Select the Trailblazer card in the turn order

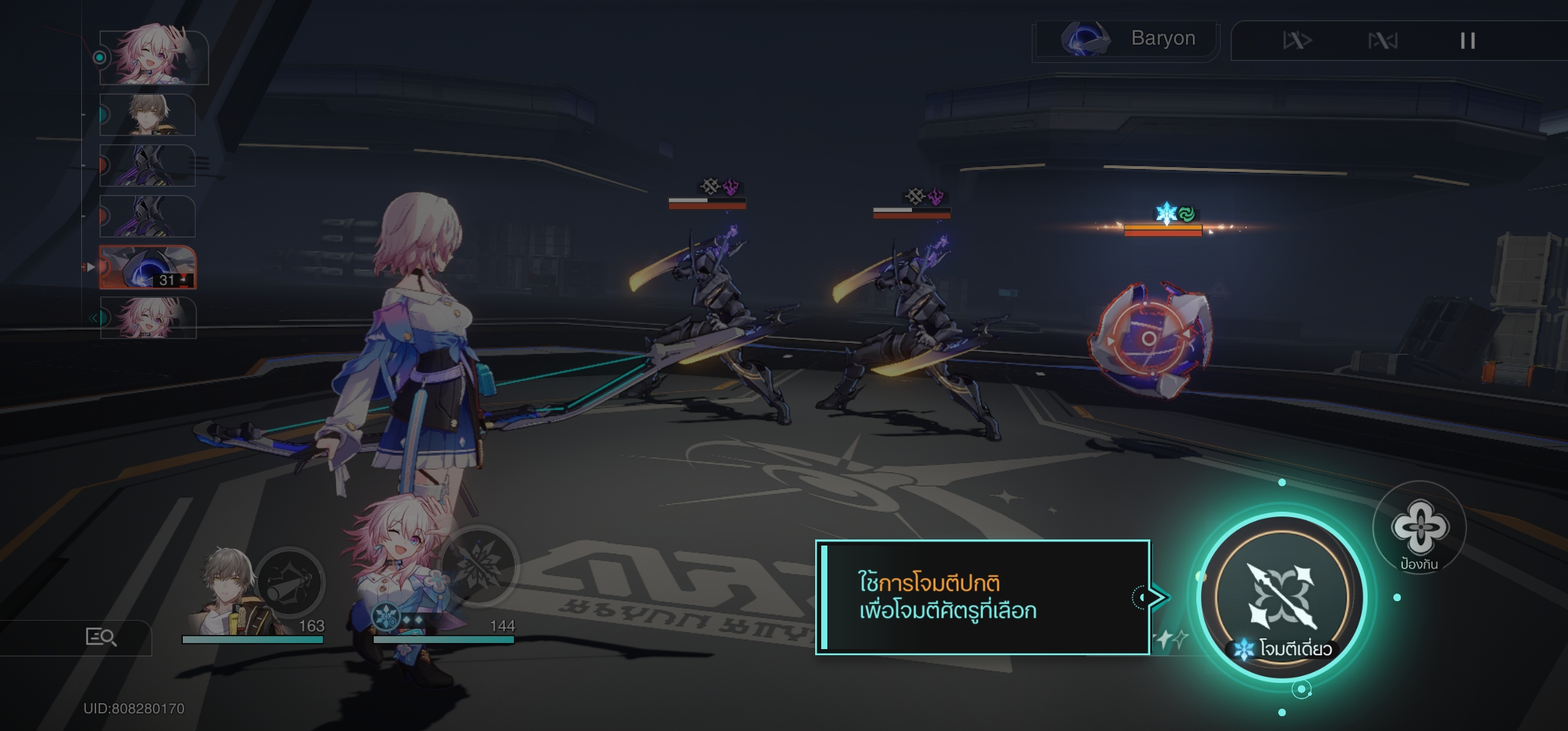pos(148,115)
